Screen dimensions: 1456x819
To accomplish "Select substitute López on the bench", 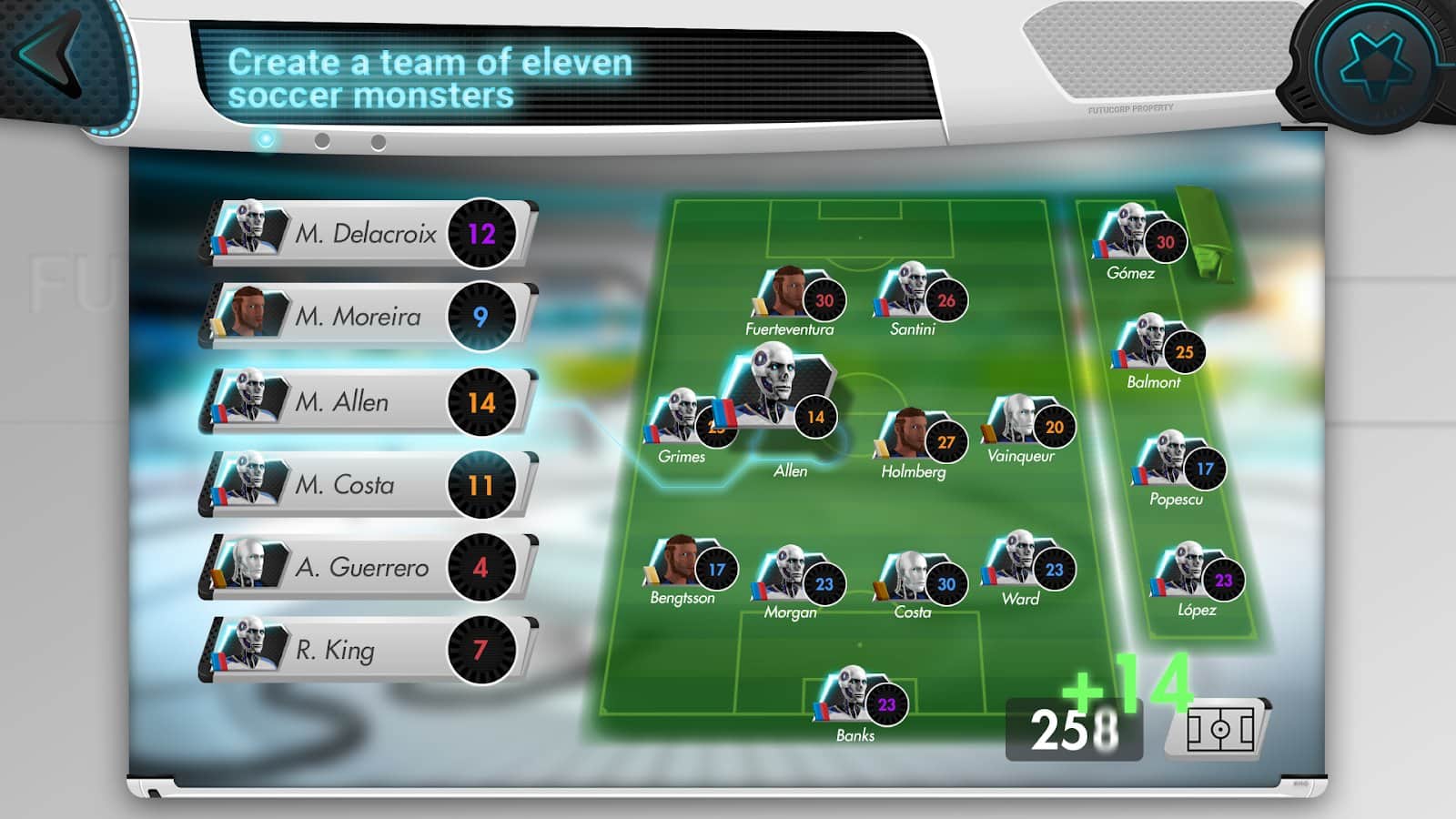I will click(1197, 578).
